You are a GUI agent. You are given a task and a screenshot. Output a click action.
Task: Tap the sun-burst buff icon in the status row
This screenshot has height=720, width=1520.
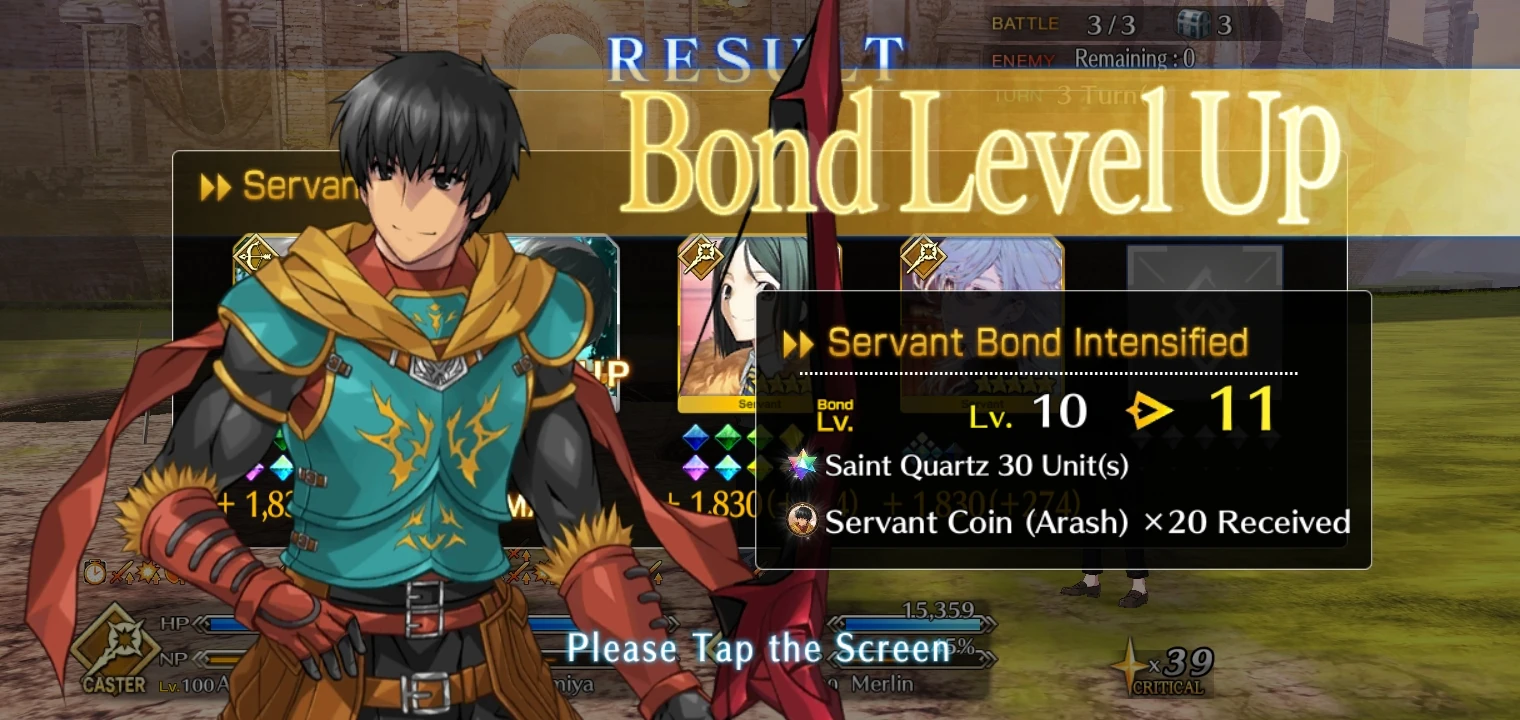click(148, 573)
